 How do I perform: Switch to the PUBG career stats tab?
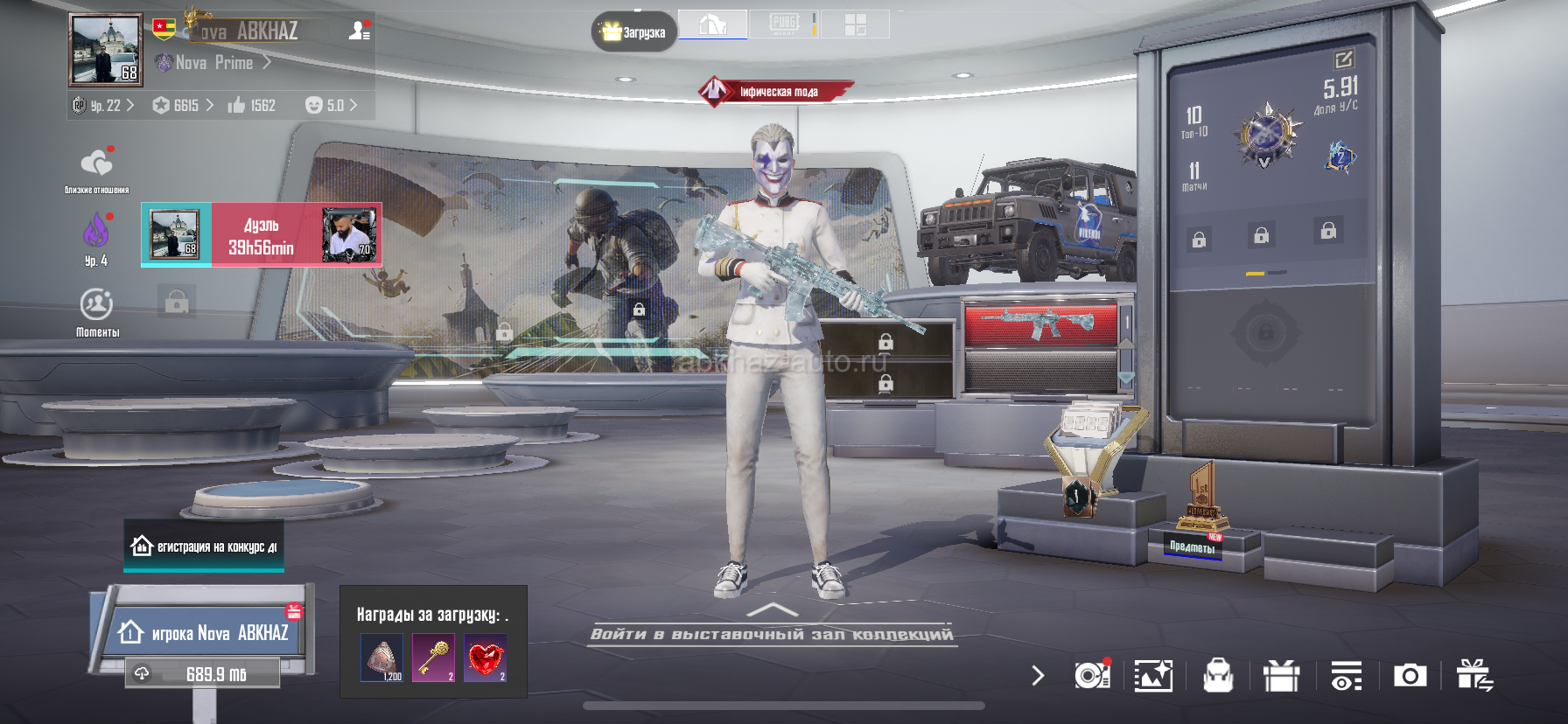click(784, 24)
